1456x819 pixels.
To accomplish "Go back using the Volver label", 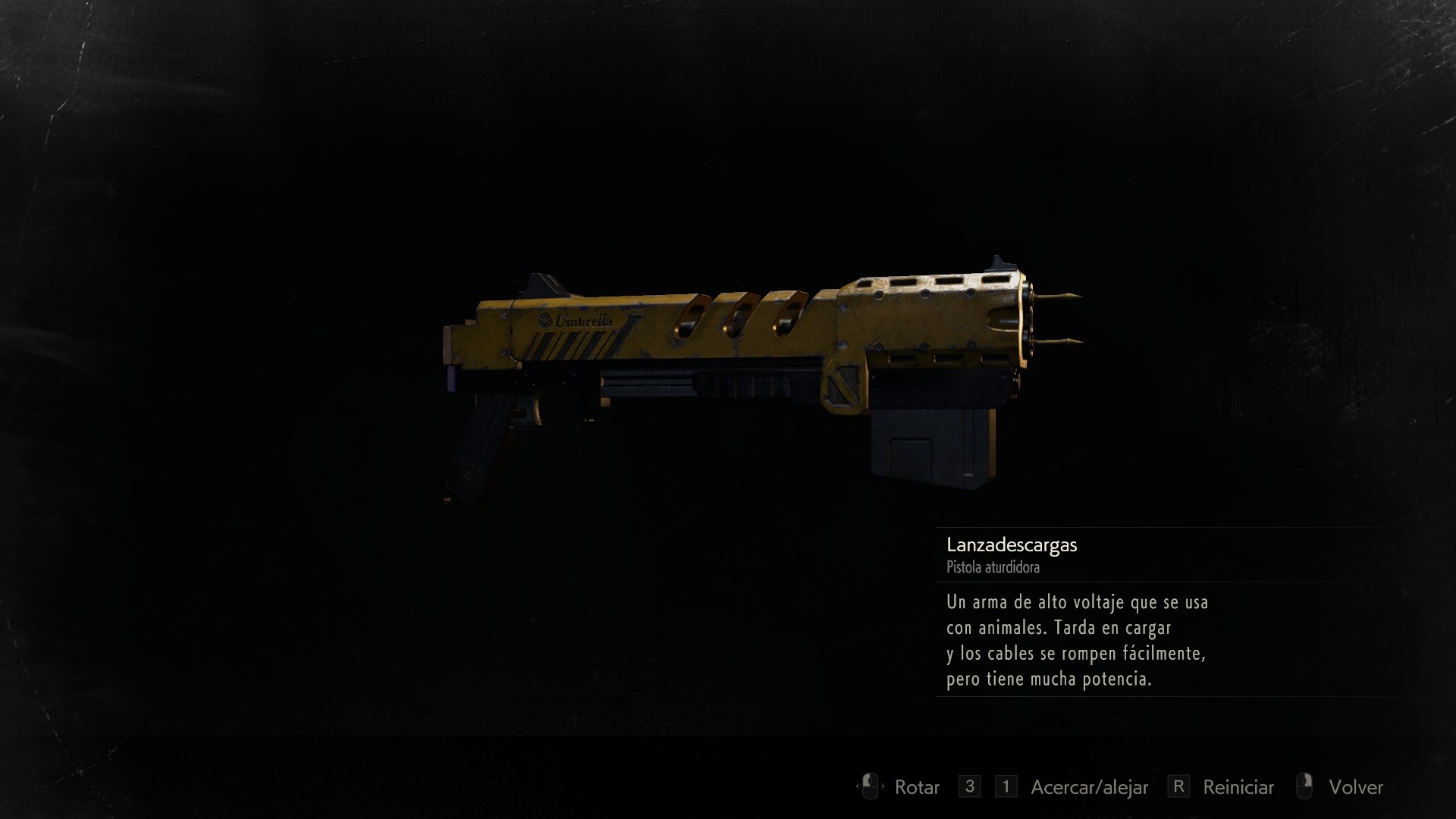I will click(1355, 787).
